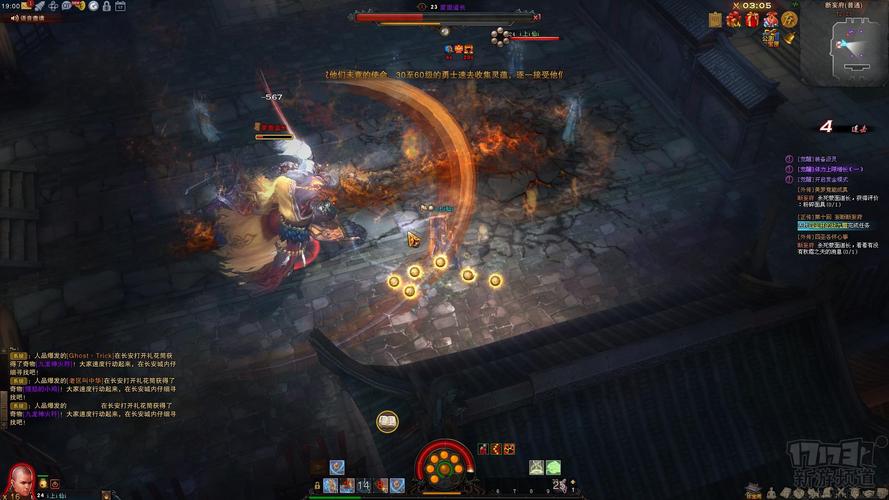Toggle the voice channel speaker button
The image size is (889, 500).
point(14,18)
